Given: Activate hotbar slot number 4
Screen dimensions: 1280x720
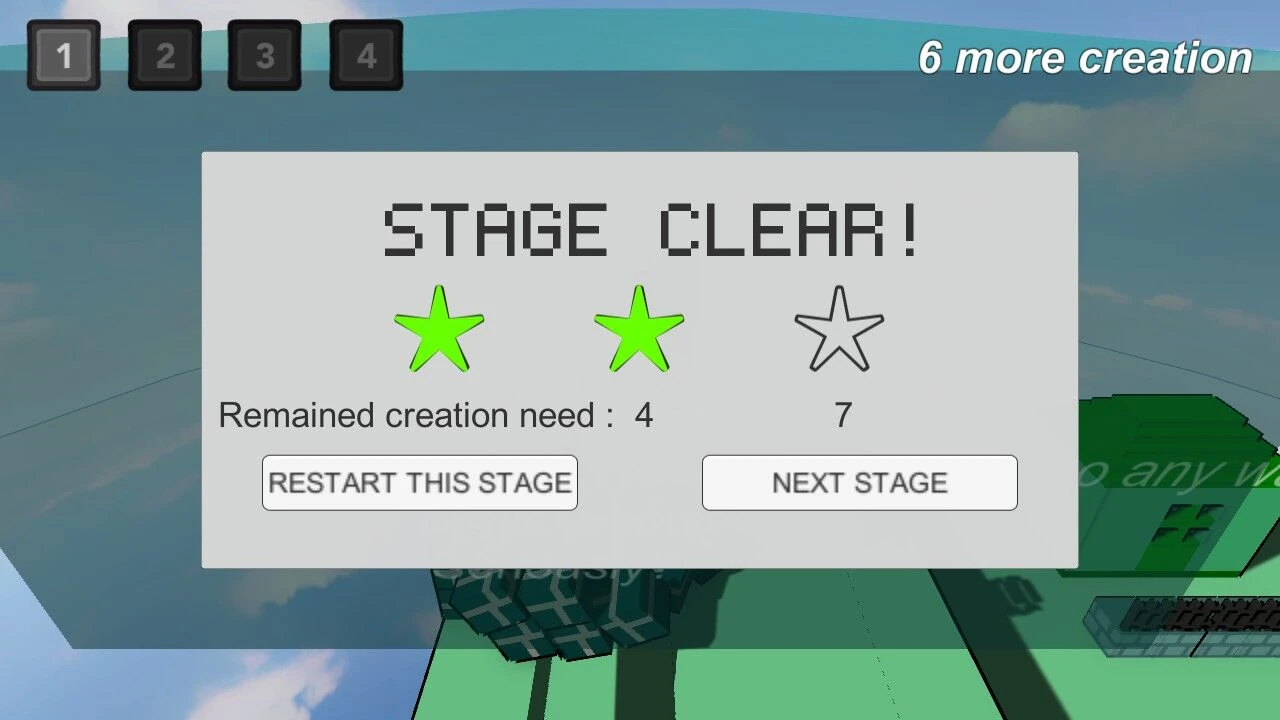Looking at the screenshot, I should [x=366, y=56].
